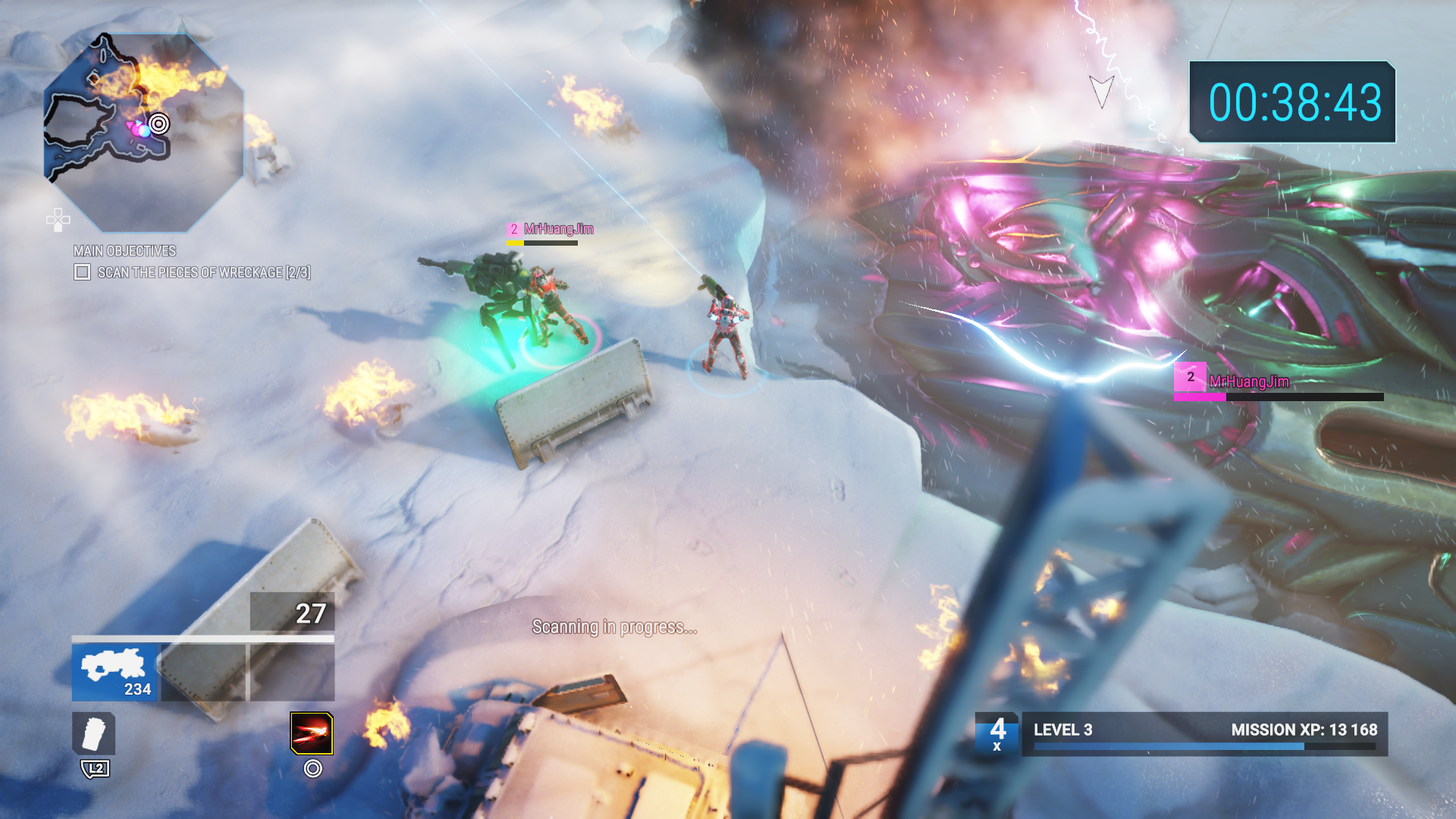Click the Level 3 mission XP panel
The height and width of the screenshot is (819, 1456).
coord(1204,733)
